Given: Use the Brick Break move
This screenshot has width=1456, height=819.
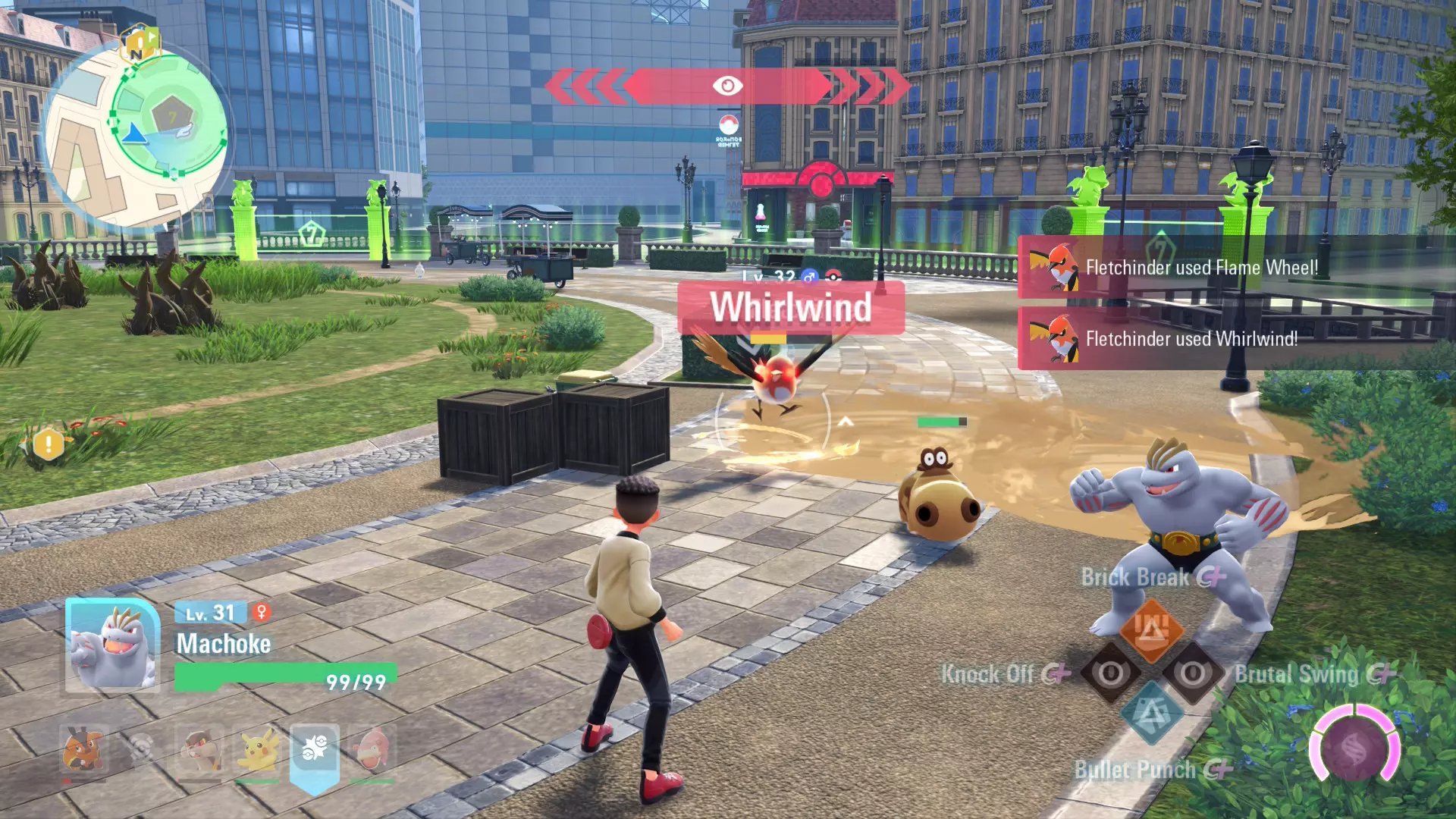Looking at the screenshot, I should click(1150, 629).
